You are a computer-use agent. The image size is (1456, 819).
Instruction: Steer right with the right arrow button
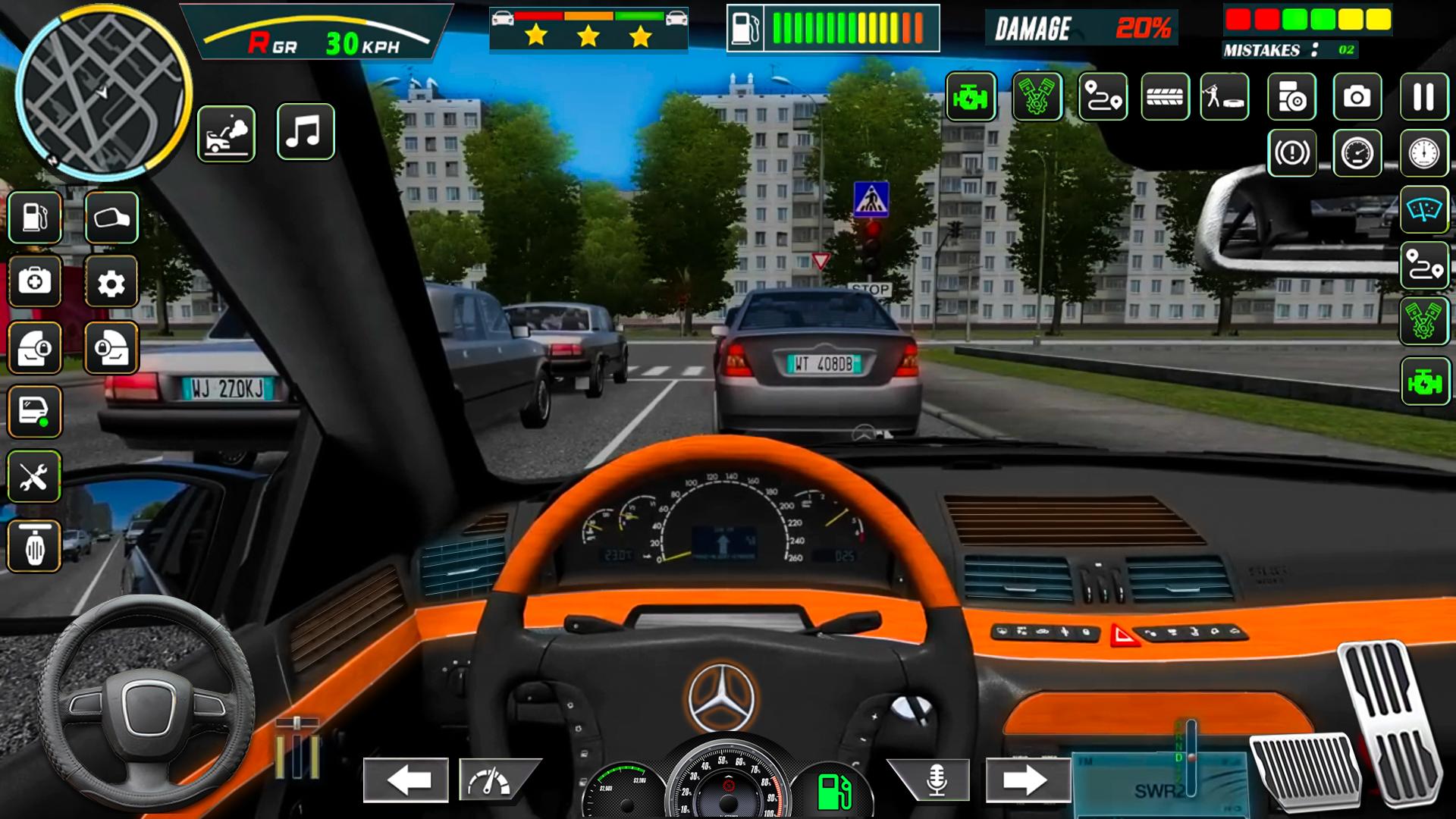click(x=1028, y=780)
